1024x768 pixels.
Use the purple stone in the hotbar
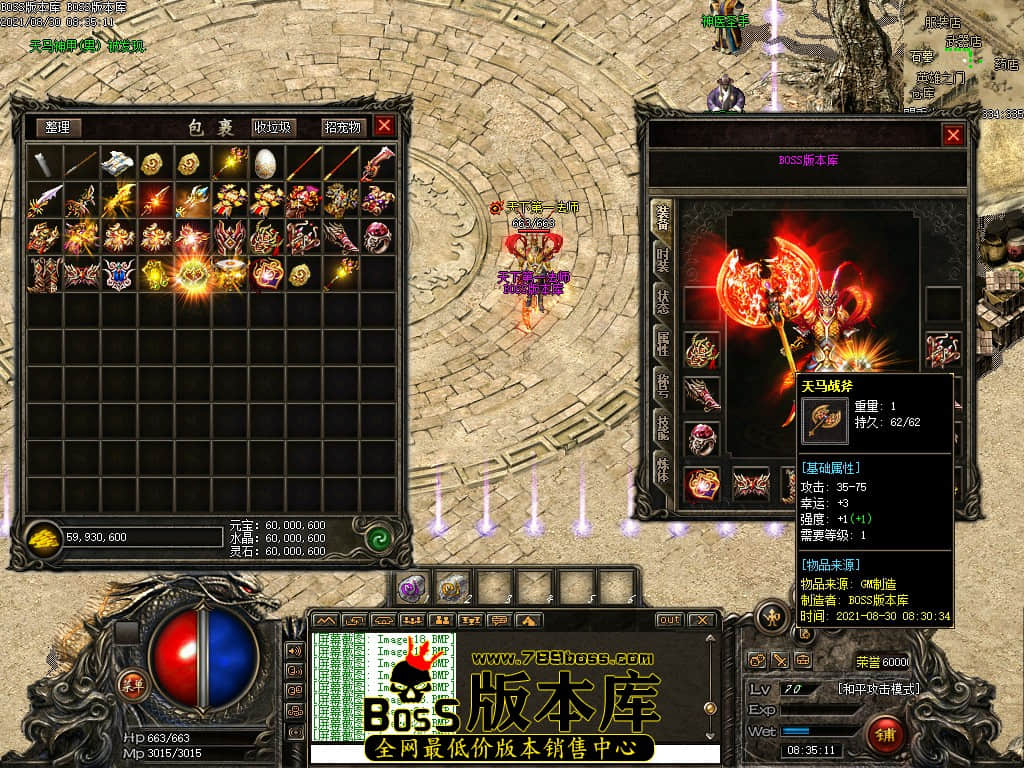[x=411, y=587]
